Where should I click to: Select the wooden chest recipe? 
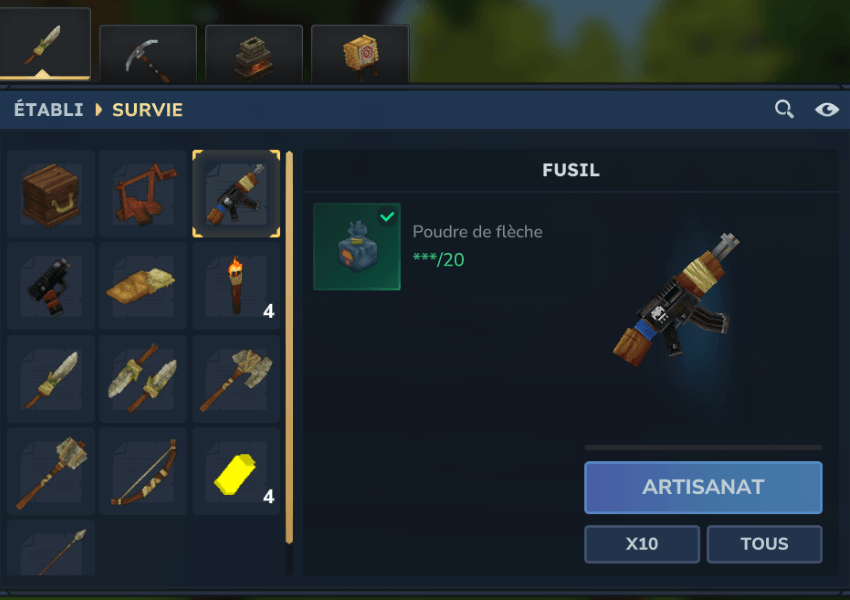tap(51, 194)
